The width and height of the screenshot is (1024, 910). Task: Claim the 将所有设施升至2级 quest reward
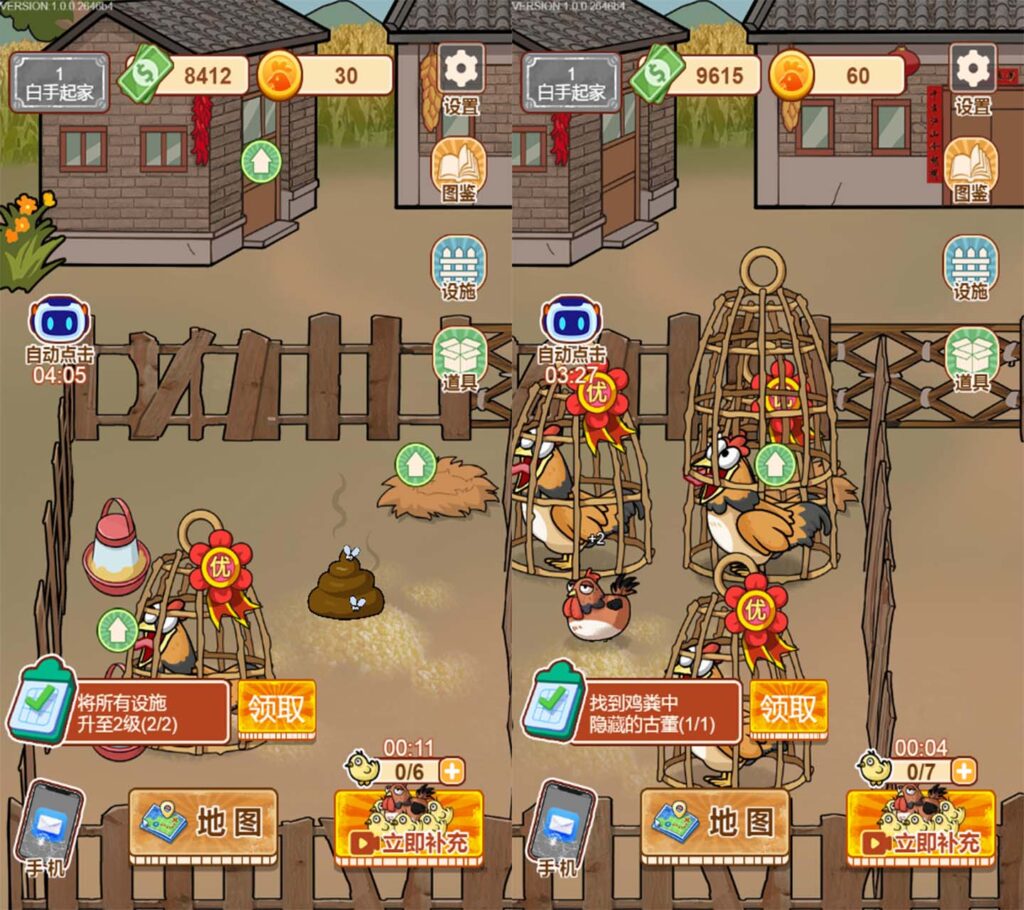tap(276, 710)
